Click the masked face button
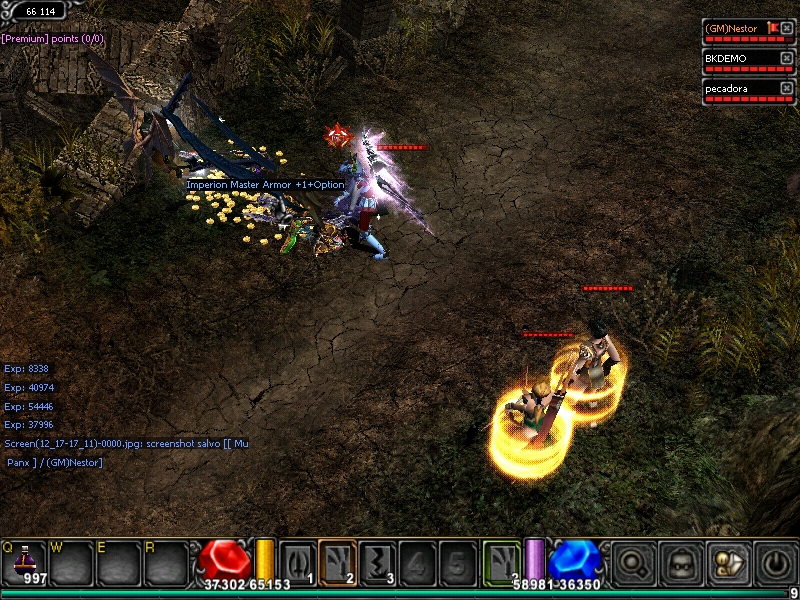800x600 pixels. (x=678, y=564)
